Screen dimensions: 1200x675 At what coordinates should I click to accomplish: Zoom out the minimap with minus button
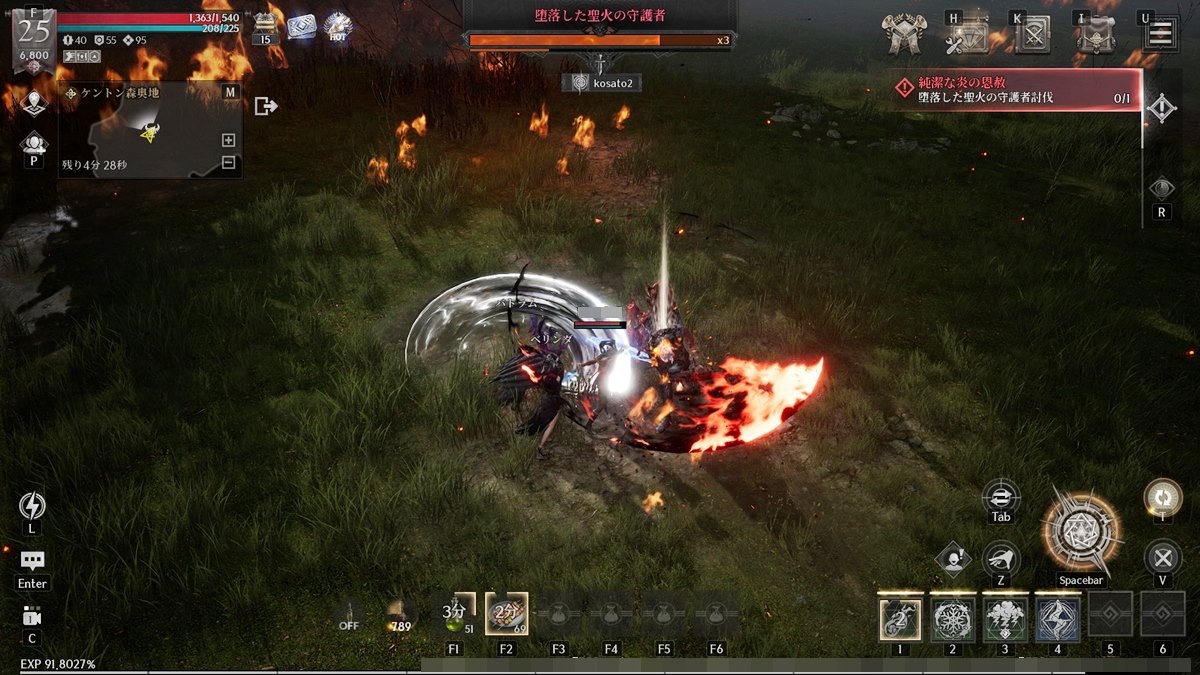click(x=228, y=162)
